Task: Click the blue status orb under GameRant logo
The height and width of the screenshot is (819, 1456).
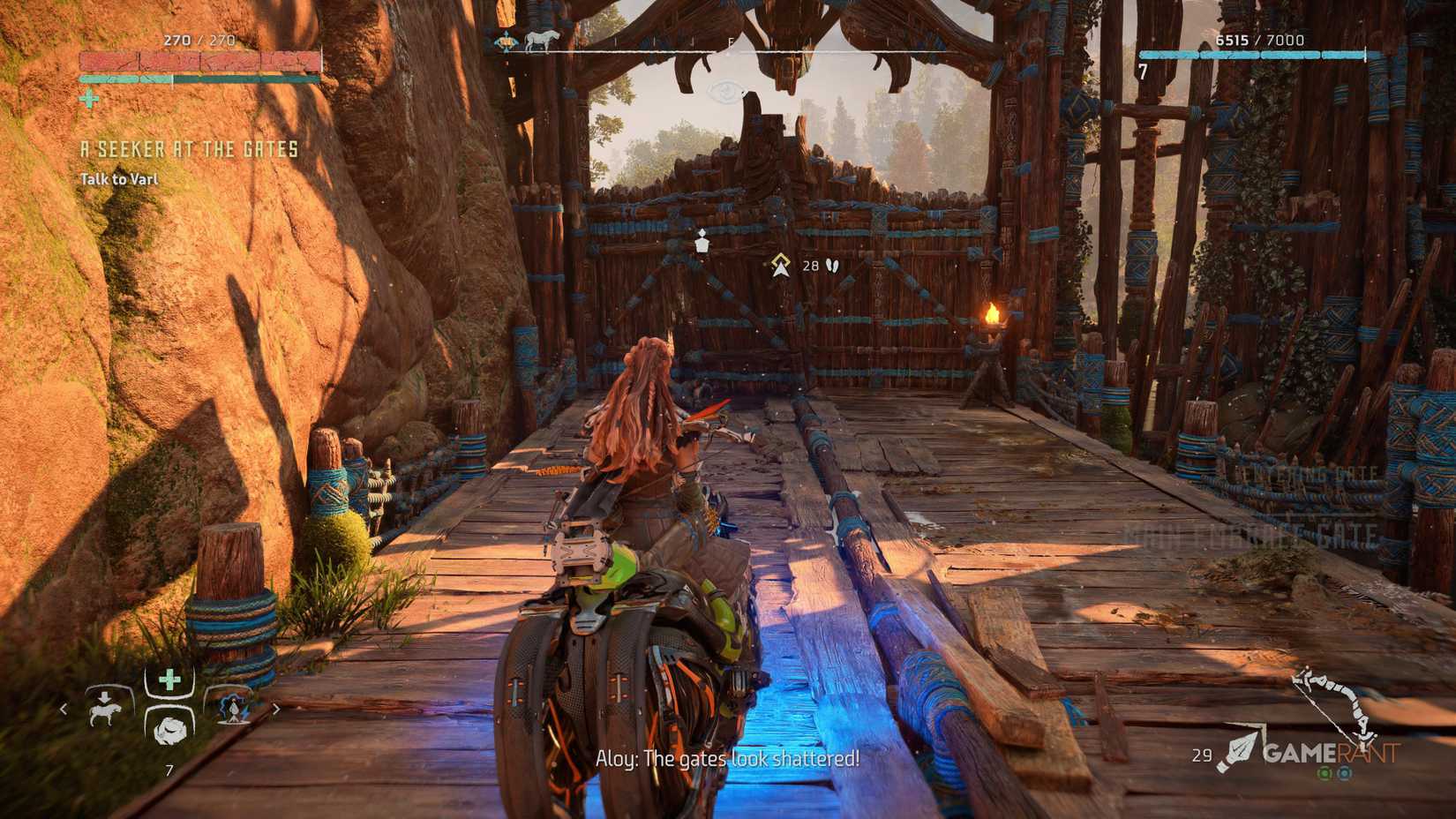Action: [1346, 773]
